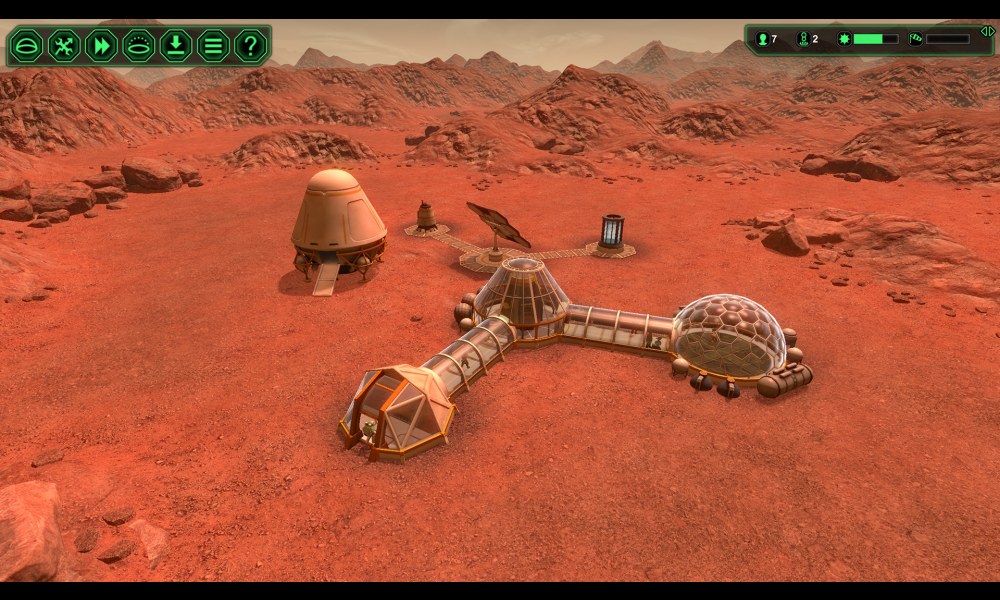Screen dimensions: 1000x600
Task: Activate the fast-forward speed button
Action: (101, 45)
